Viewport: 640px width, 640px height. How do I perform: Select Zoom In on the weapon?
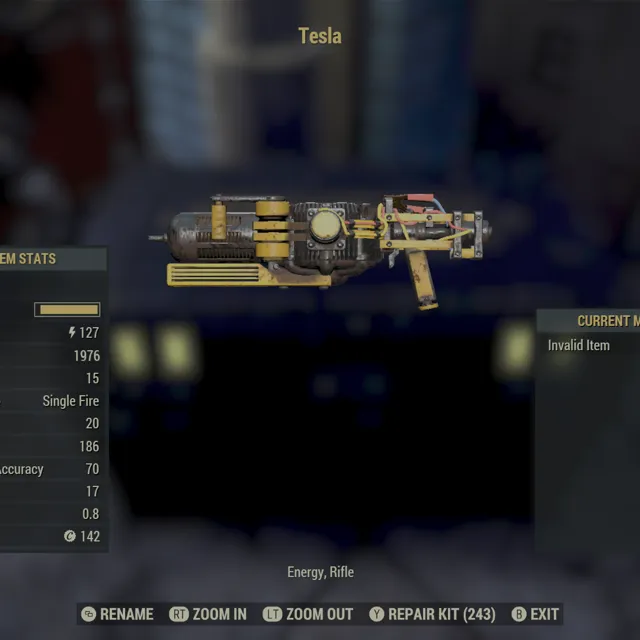(x=208, y=614)
